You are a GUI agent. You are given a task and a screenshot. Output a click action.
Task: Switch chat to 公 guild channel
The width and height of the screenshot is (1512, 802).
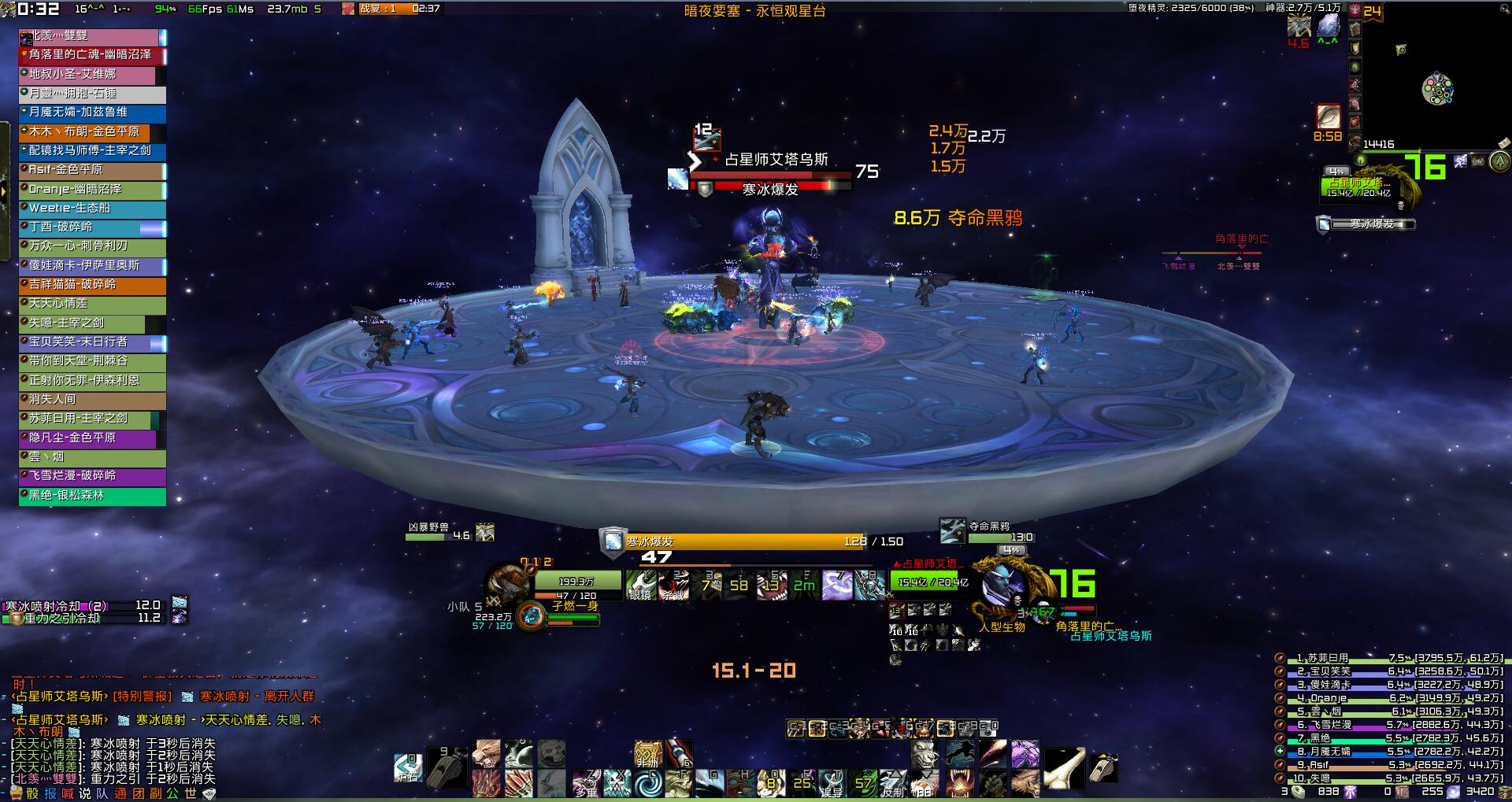(172, 793)
